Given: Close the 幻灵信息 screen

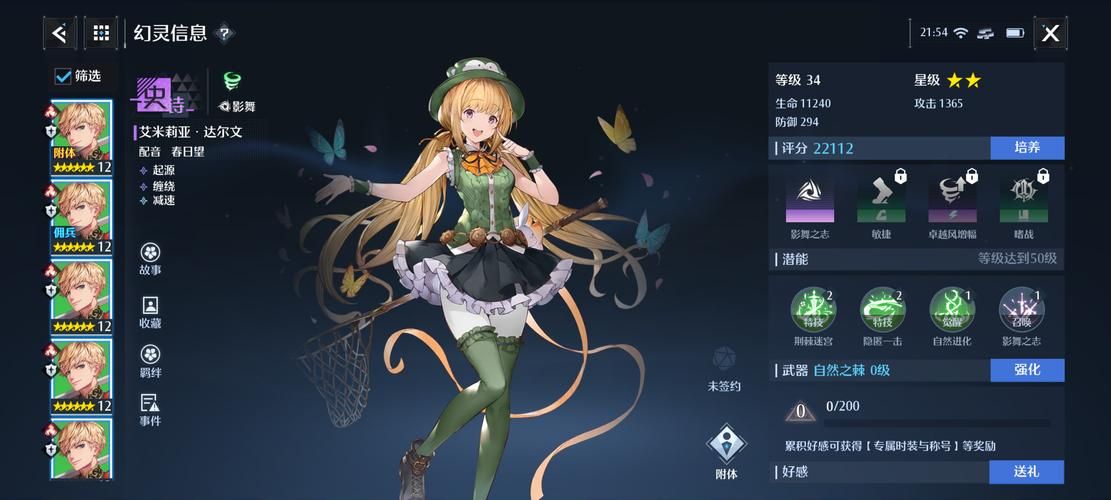Looking at the screenshot, I should click(x=1050, y=33).
